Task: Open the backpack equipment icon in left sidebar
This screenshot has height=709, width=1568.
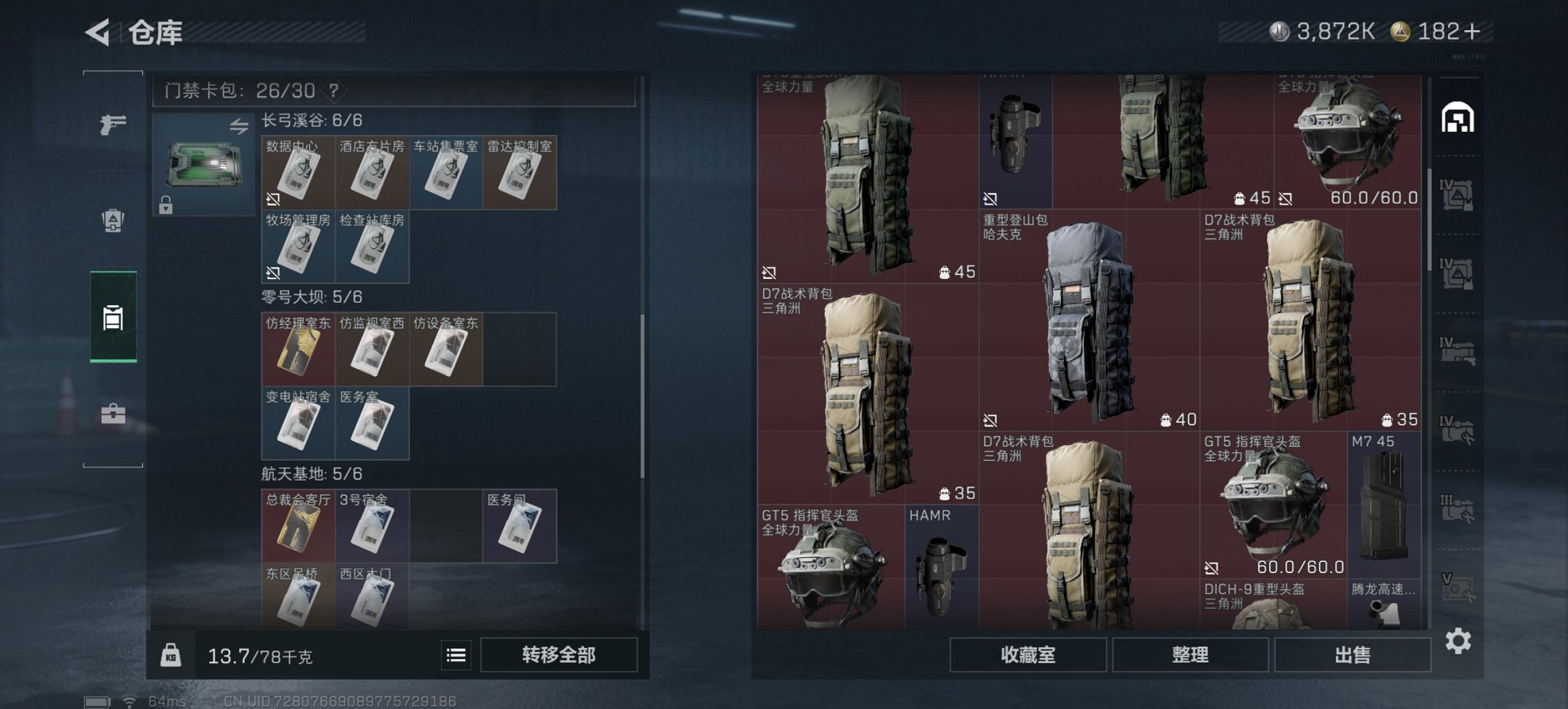Action: coord(113,219)
